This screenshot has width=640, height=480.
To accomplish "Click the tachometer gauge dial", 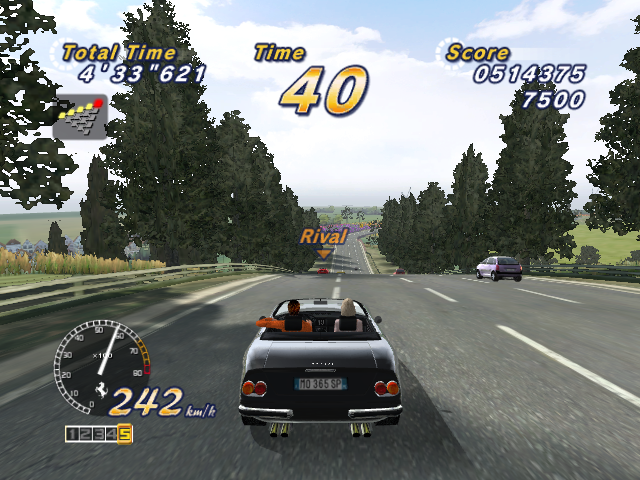I will click(100, 360).
